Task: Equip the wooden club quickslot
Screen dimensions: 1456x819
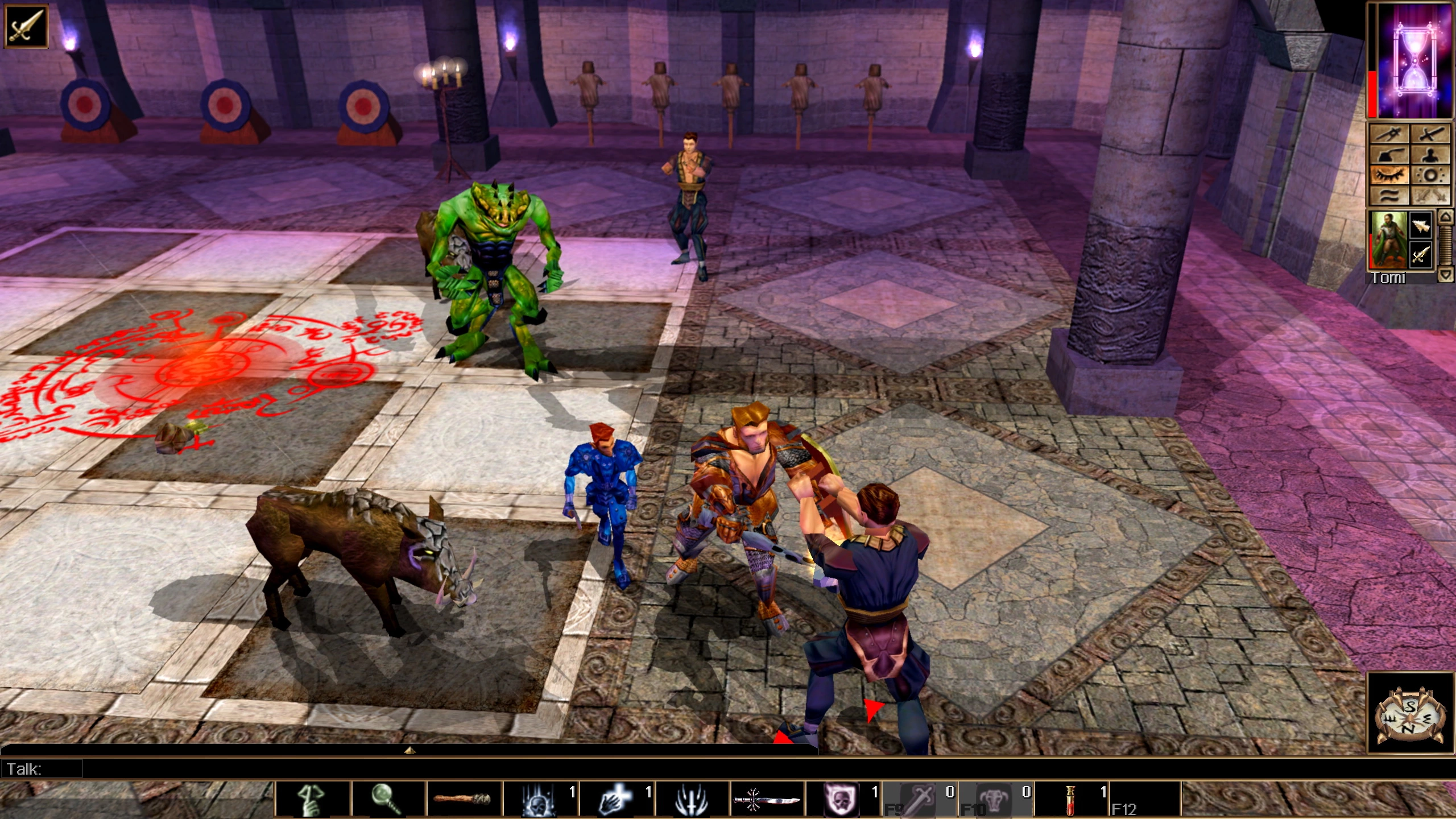Action: [464, 800]
